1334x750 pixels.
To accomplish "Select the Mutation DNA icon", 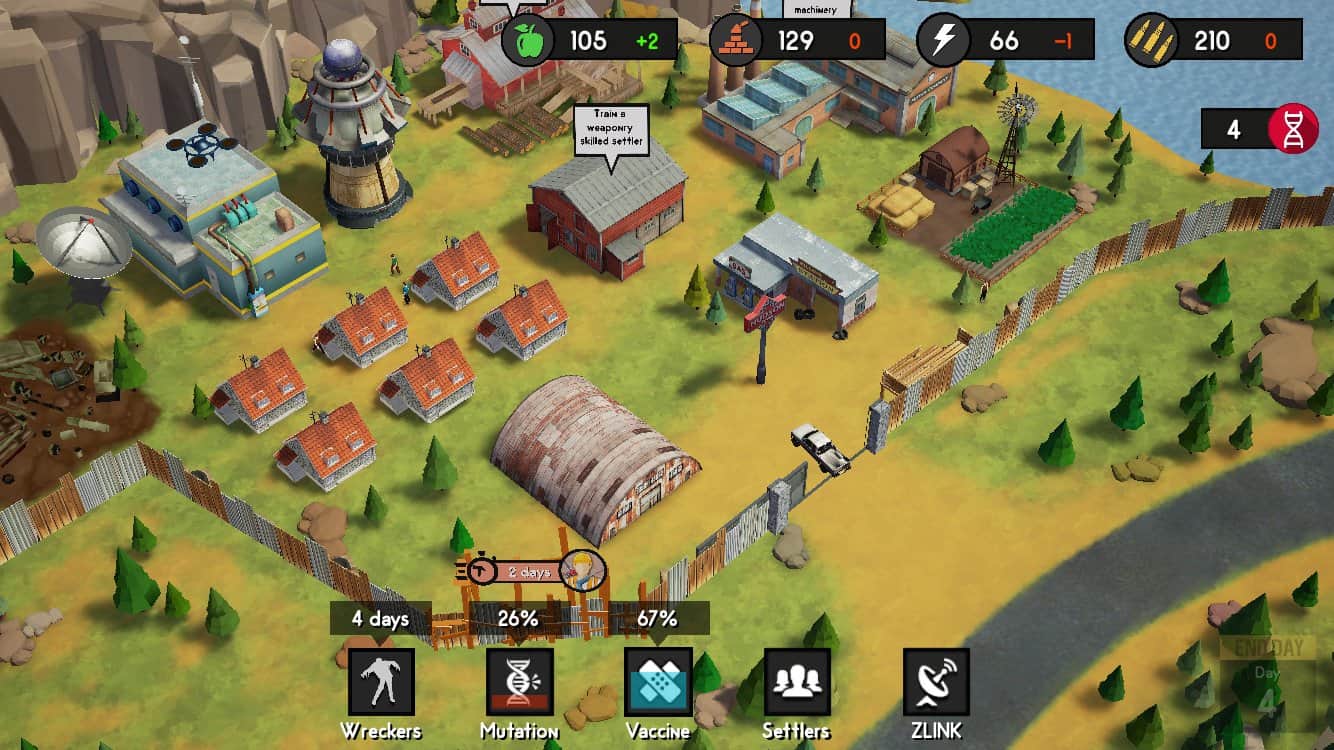I will pos(520,684).
